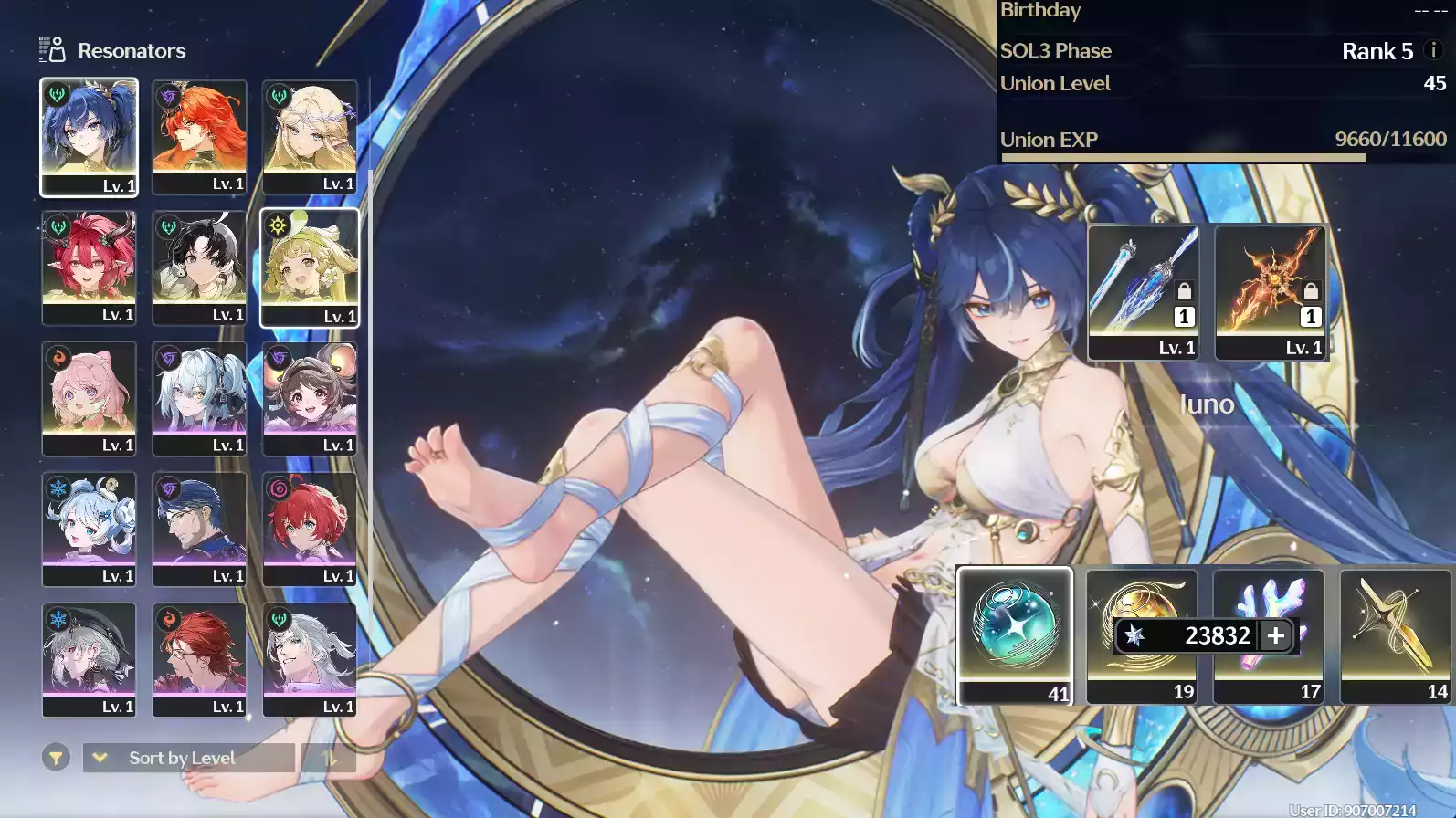
Task: Select the golden blade item showing 14
Action: click(x=1395, y=635)
